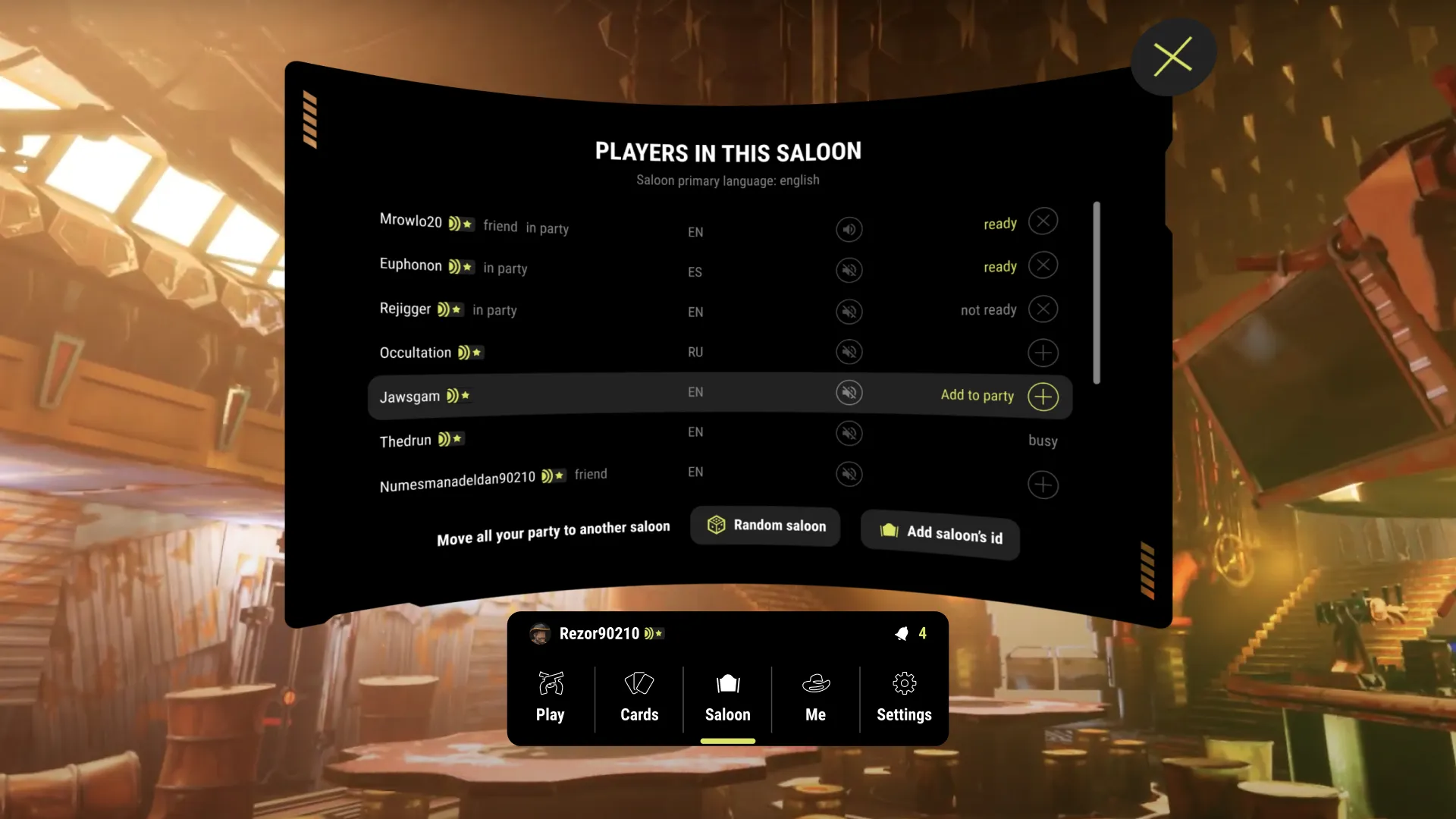This screenshot has height=819, width=1456.
Task: Unmute Thedrun's voice chat
Action: pos(849,433)
